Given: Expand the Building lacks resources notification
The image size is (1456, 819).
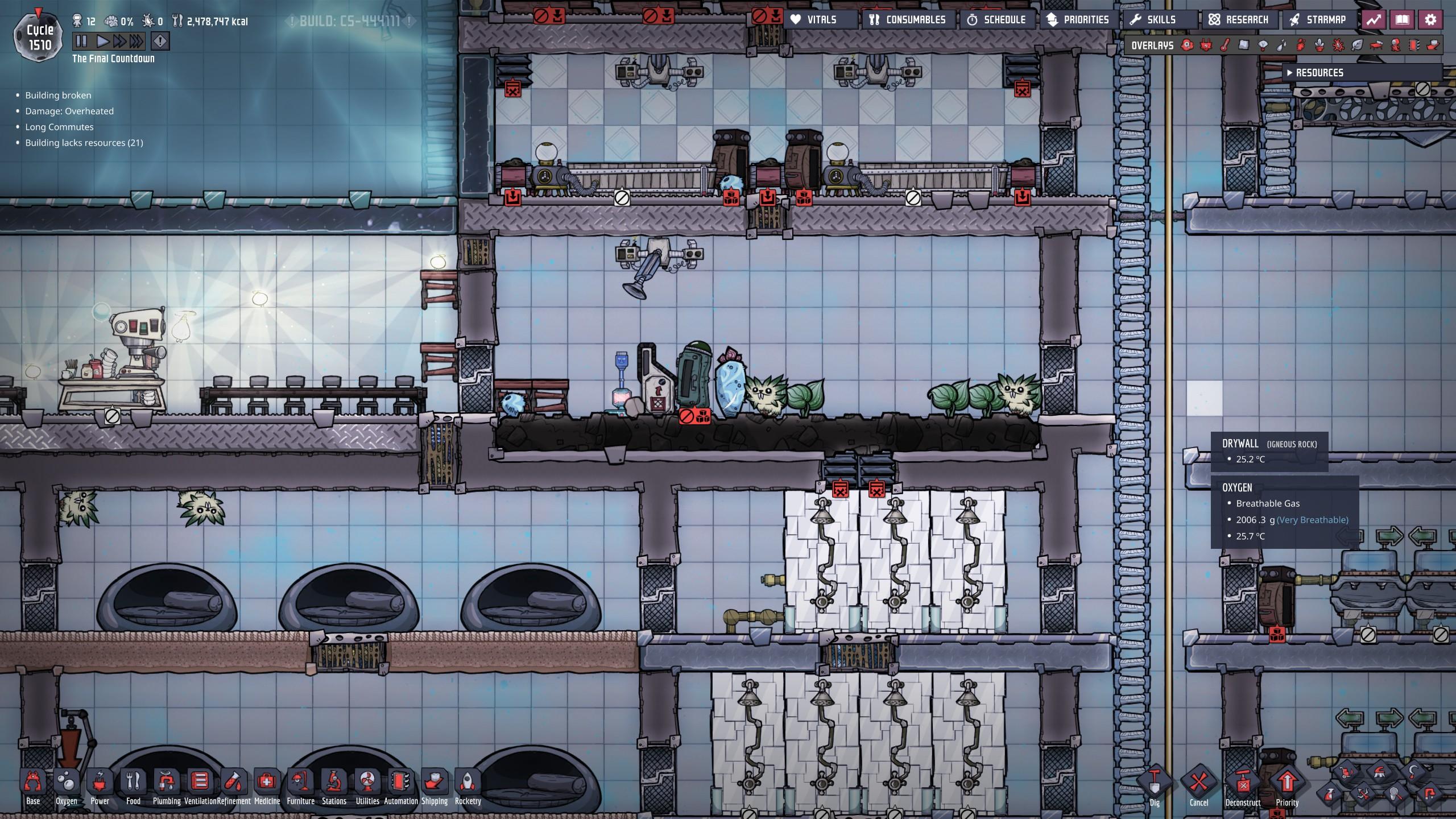Looking at the screenshot, I should pos(84,144).
